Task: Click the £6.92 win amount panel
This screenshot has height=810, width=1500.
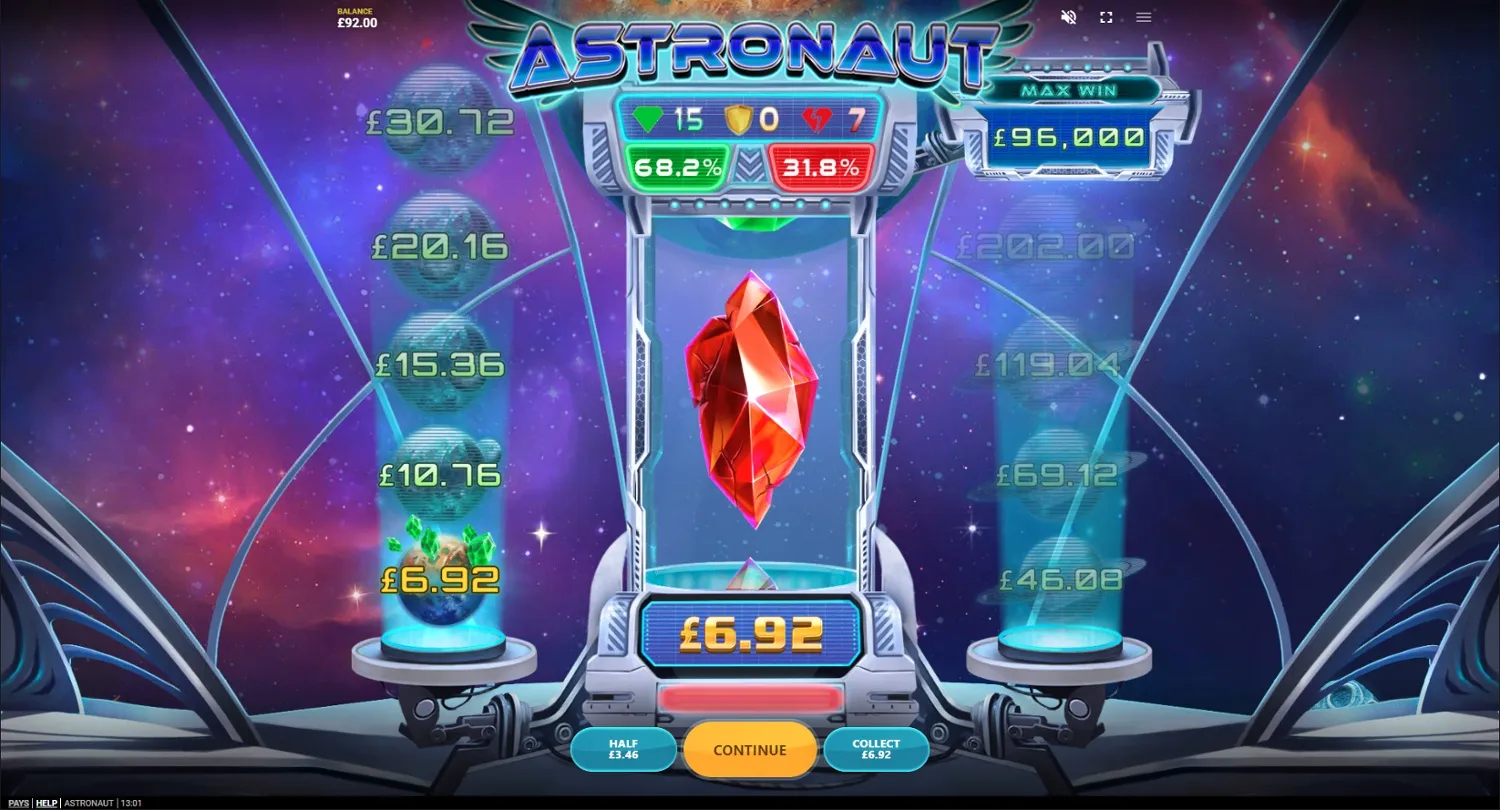Action: coord(750,633)
